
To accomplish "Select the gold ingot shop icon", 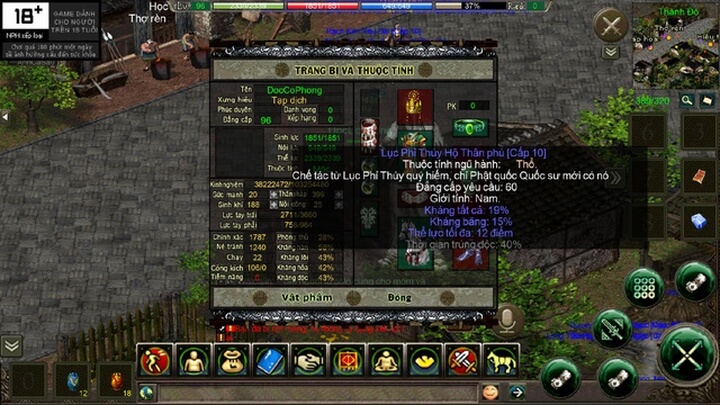I will tap(424, 360).
